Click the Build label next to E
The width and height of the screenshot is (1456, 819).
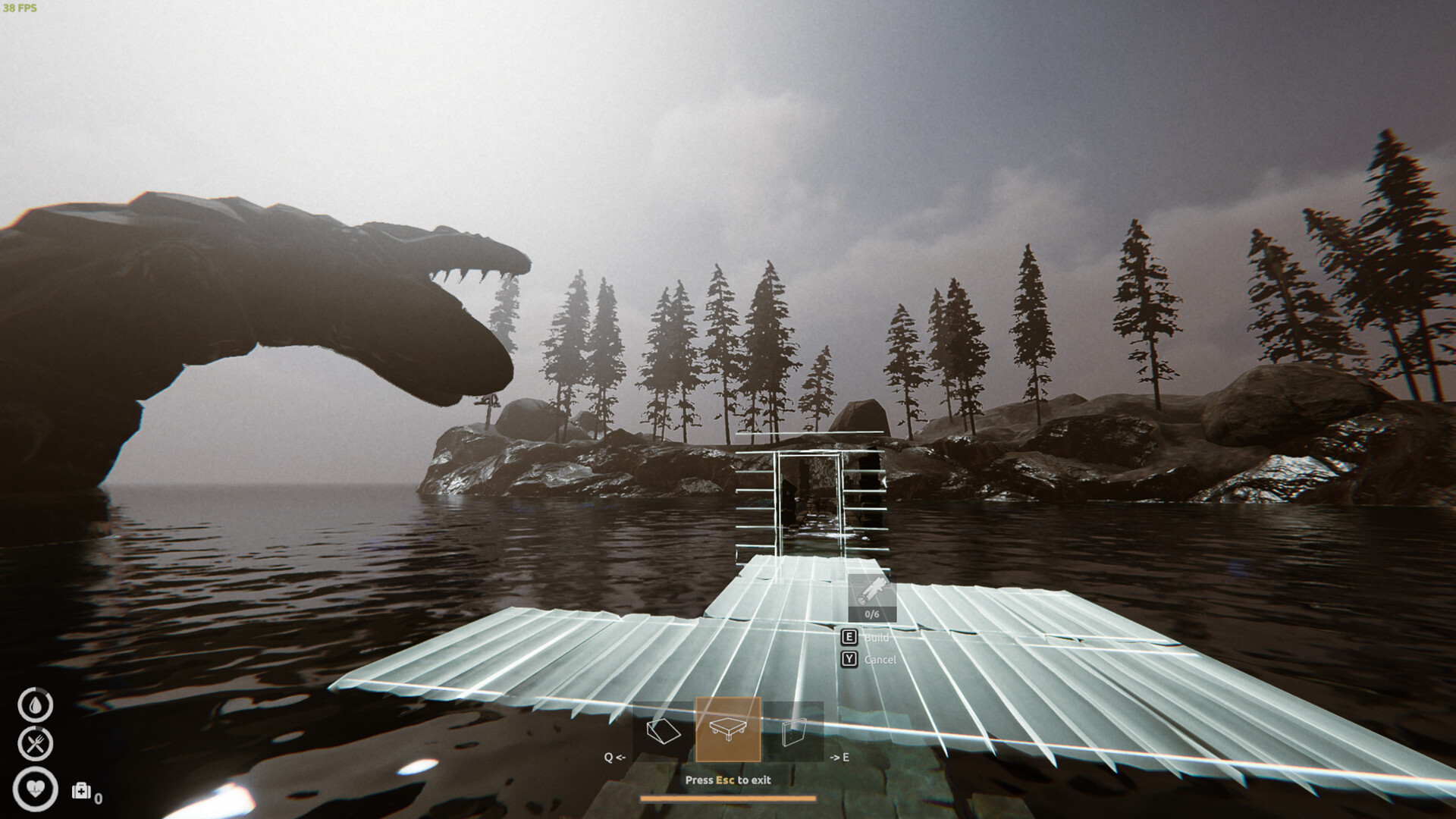pyautogui.click(x=877, y=638)
